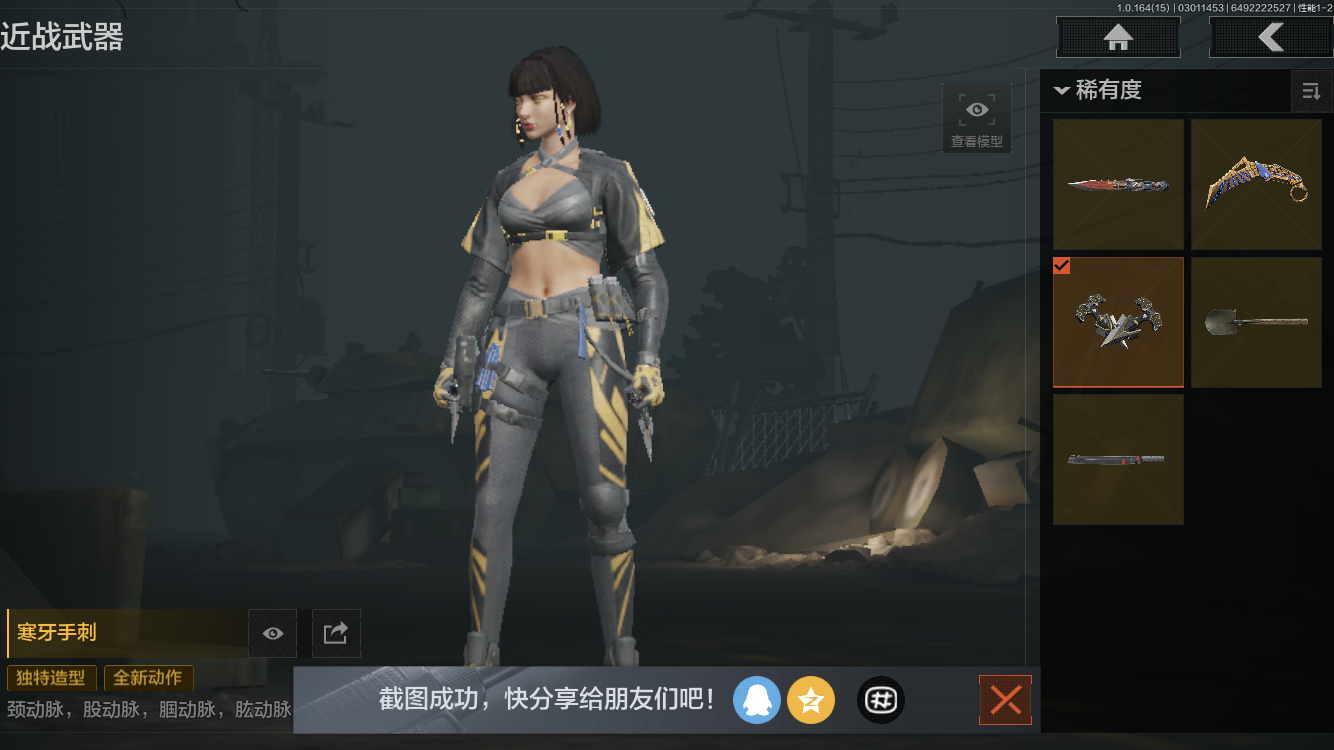Image resolution: width=1334 pixels, height=750 pixels.
Task: Select the red dagger thumbnail
Action: (1118, 184)
